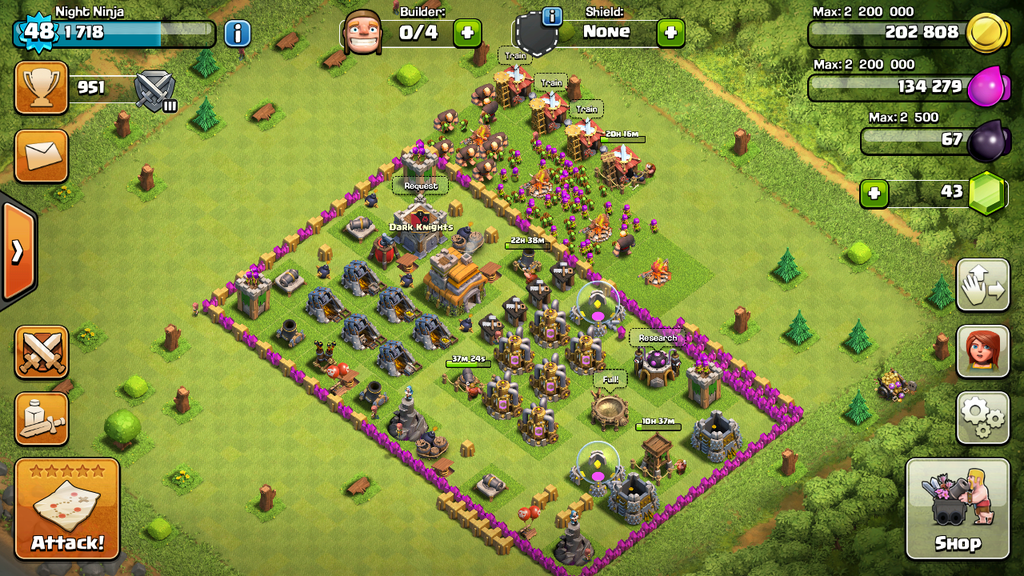Open the crossed swords army overview
This screenshot has width=1024, height=576.
(42, 352)
